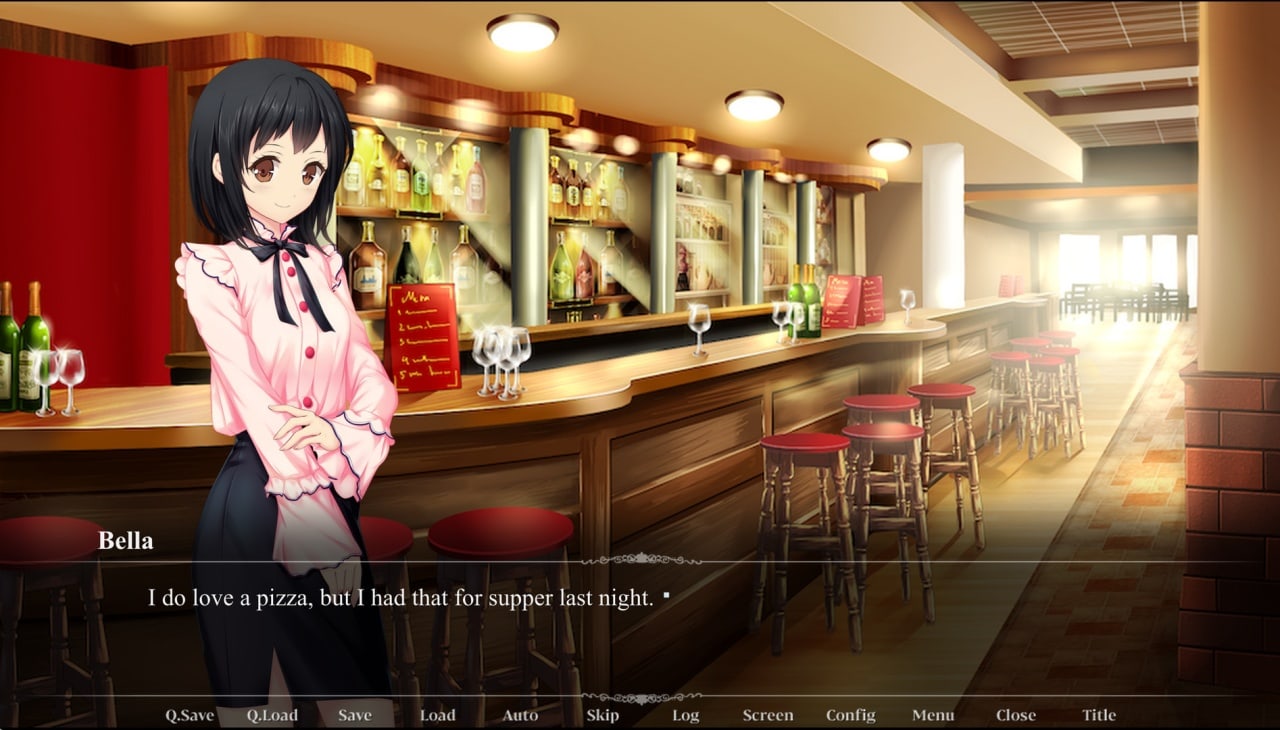This screenshot has height=730, width=1280.
Task: Enable Auto text advance
Action: [520, 715]
